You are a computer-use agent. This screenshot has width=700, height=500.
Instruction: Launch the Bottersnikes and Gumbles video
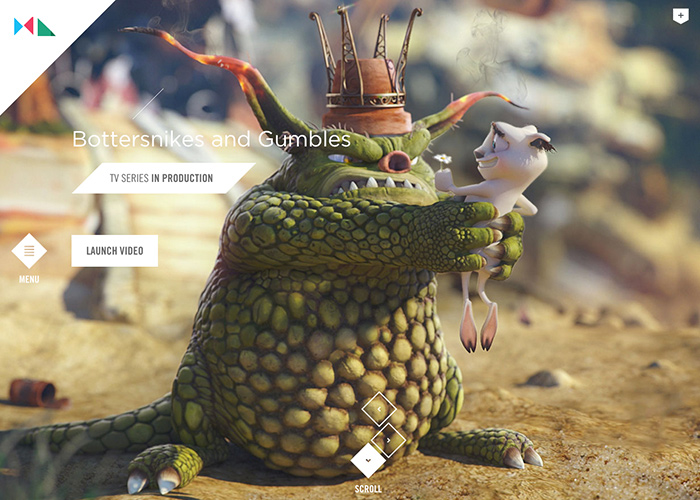click(114, 250)
